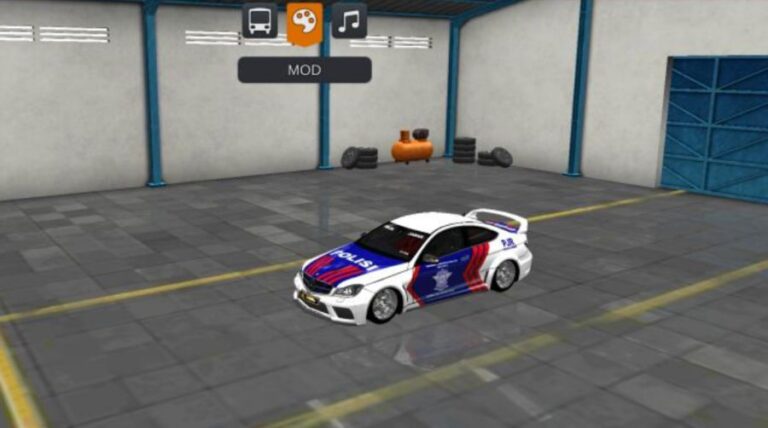Click the MOD label button
768x428 pixels.
tap(304, 70)
